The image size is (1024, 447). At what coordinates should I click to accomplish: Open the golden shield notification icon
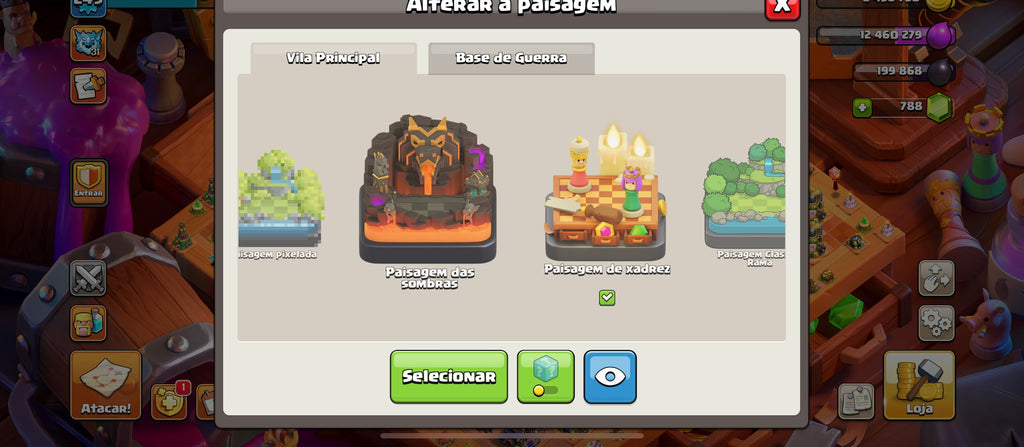[169, 401]
